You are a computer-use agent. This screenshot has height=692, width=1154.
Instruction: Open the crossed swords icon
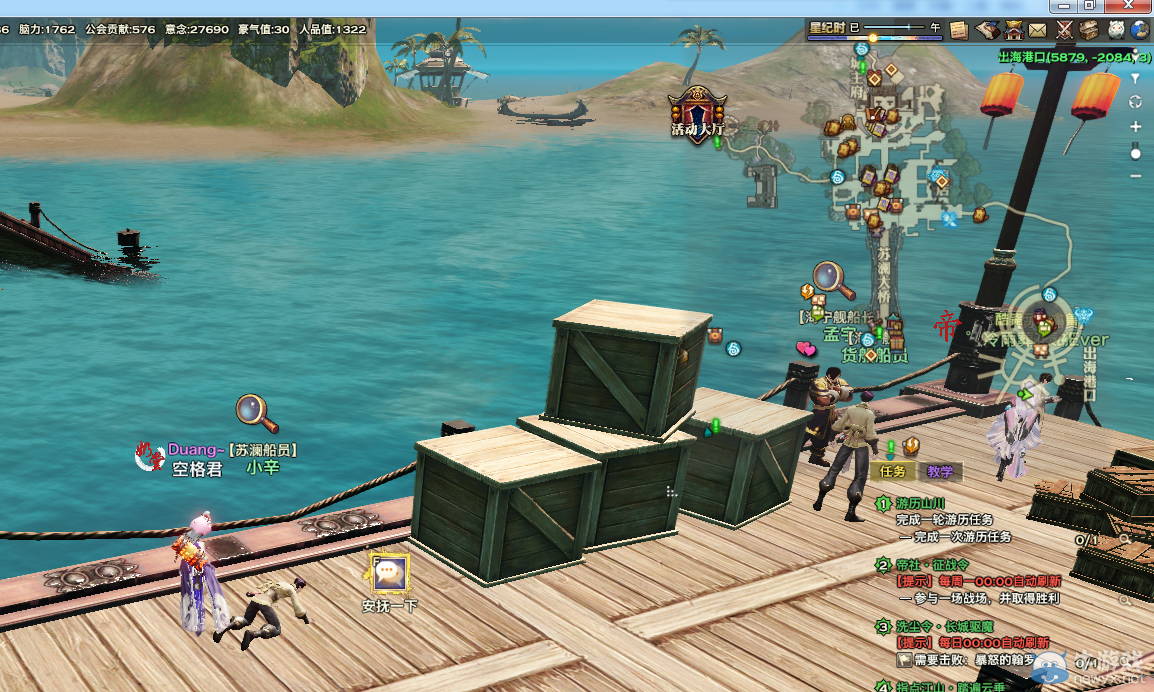(x=1064, y=30)
